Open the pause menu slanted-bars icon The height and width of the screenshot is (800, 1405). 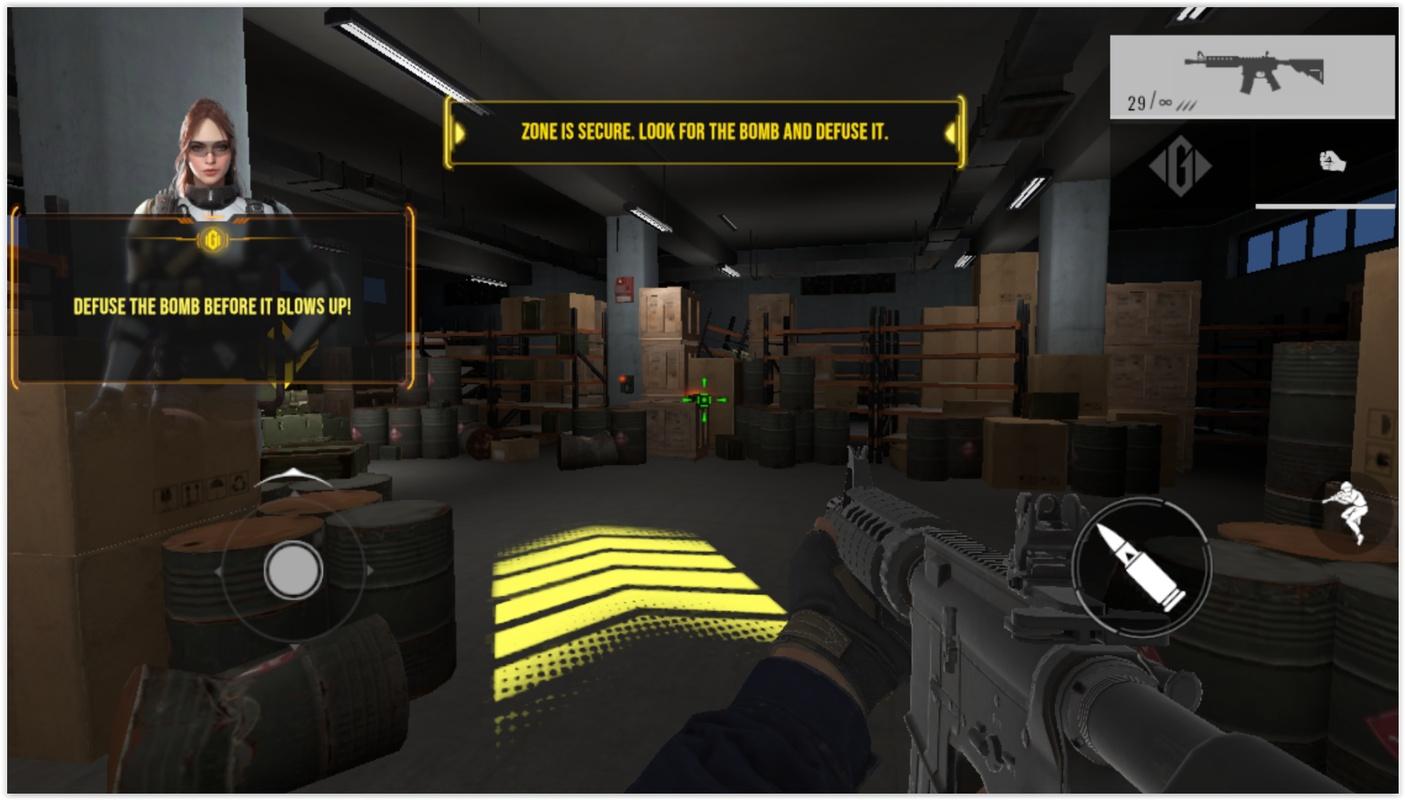click(x=1190, y=14)
